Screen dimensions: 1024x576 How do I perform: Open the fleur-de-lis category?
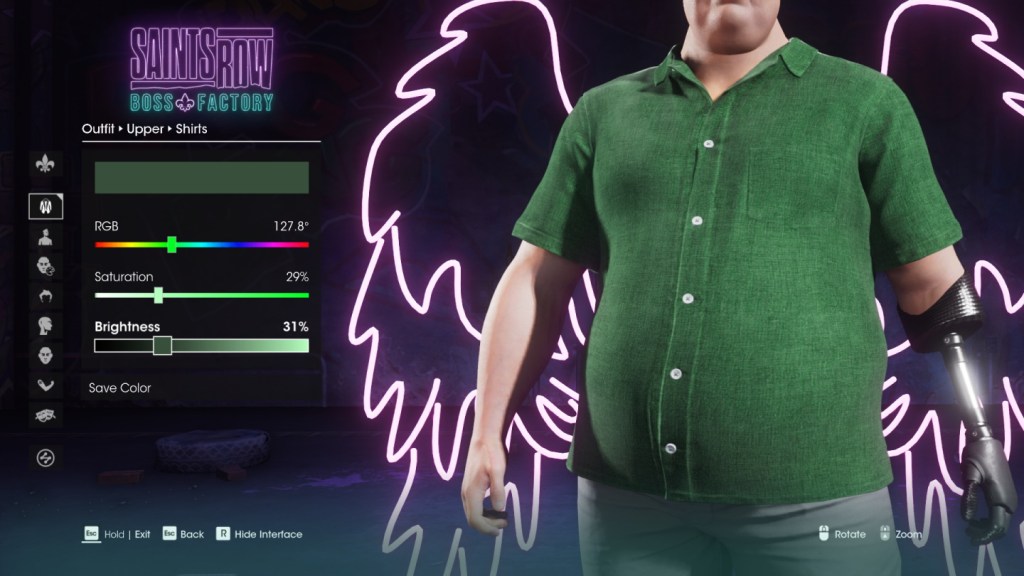pos(45,163)
